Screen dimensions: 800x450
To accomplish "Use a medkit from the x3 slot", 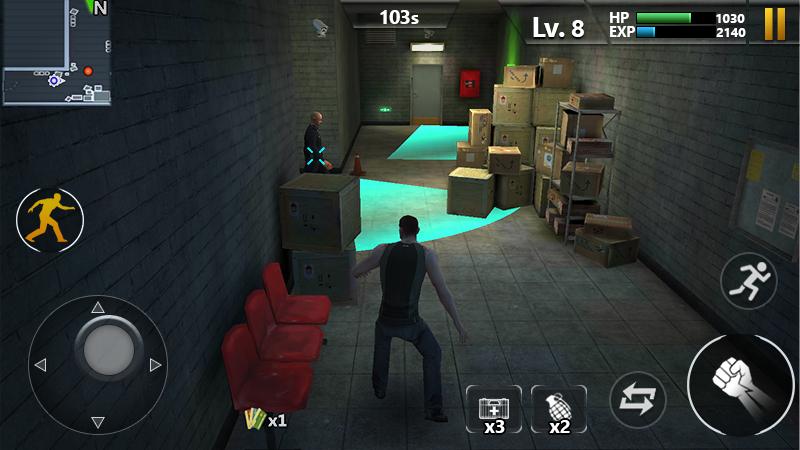I will [x=494, y=409].
